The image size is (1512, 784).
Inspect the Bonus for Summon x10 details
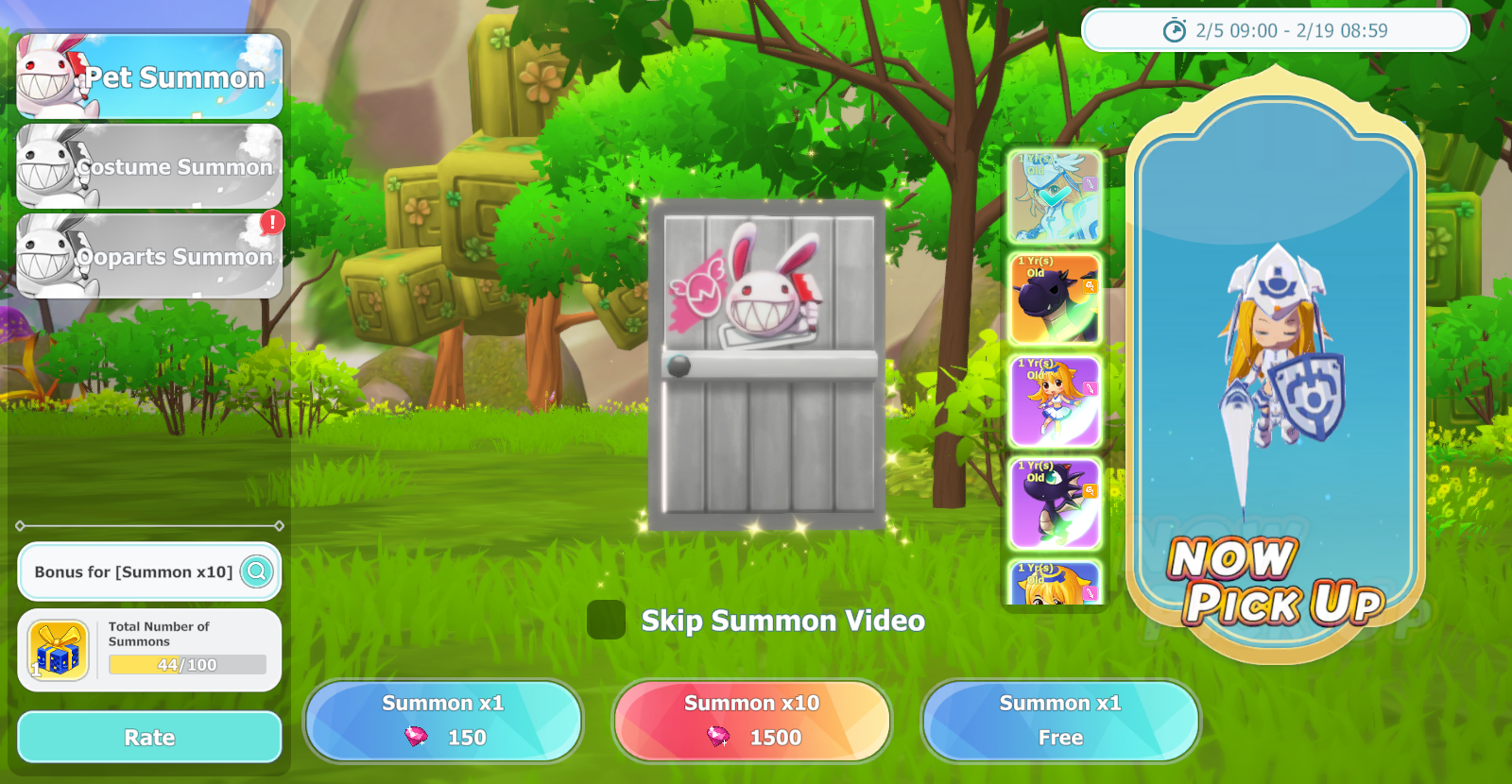tap(256, 571)
